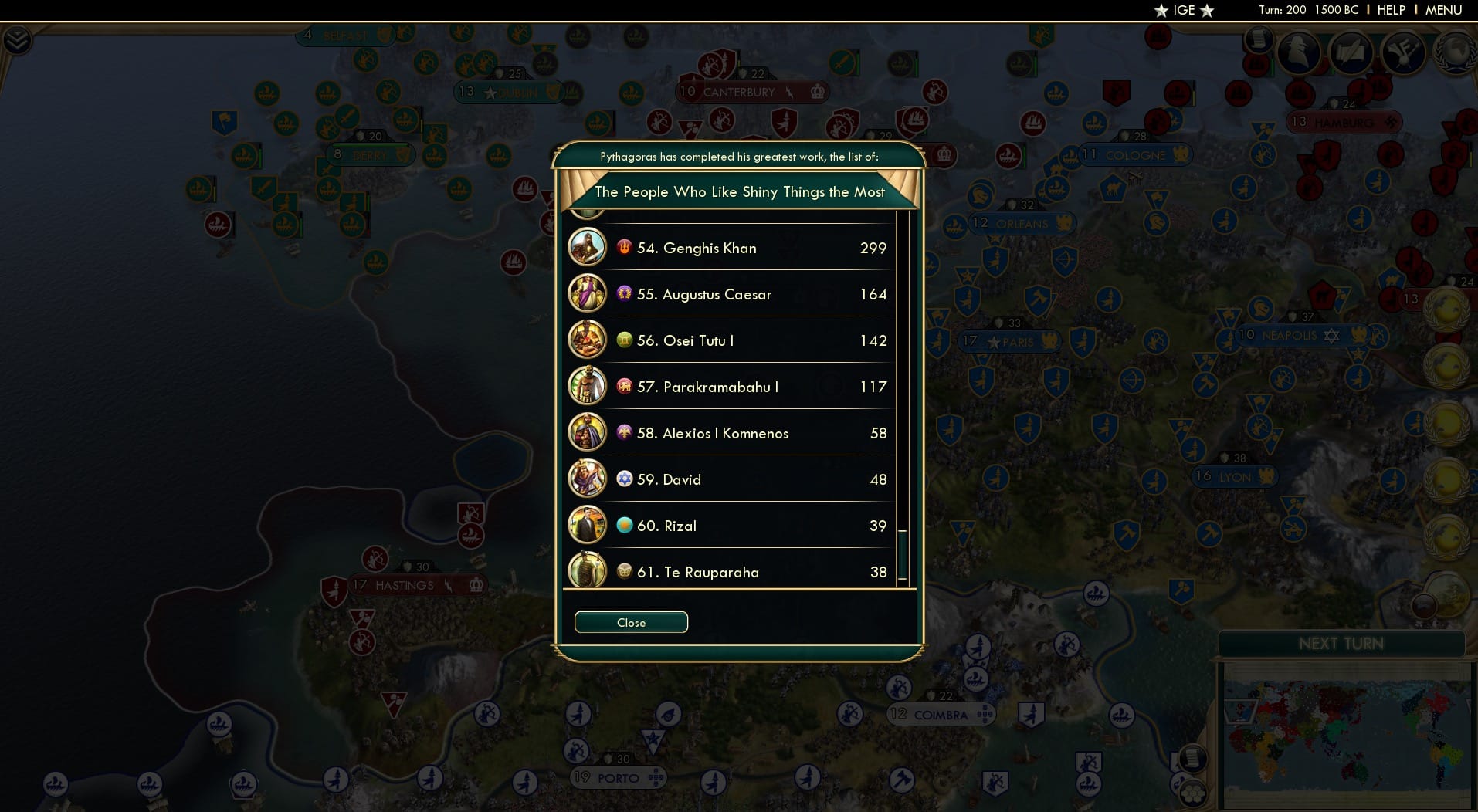Open minimap options via scroll icon
1478x812 pixels.
click(1193, 760)
